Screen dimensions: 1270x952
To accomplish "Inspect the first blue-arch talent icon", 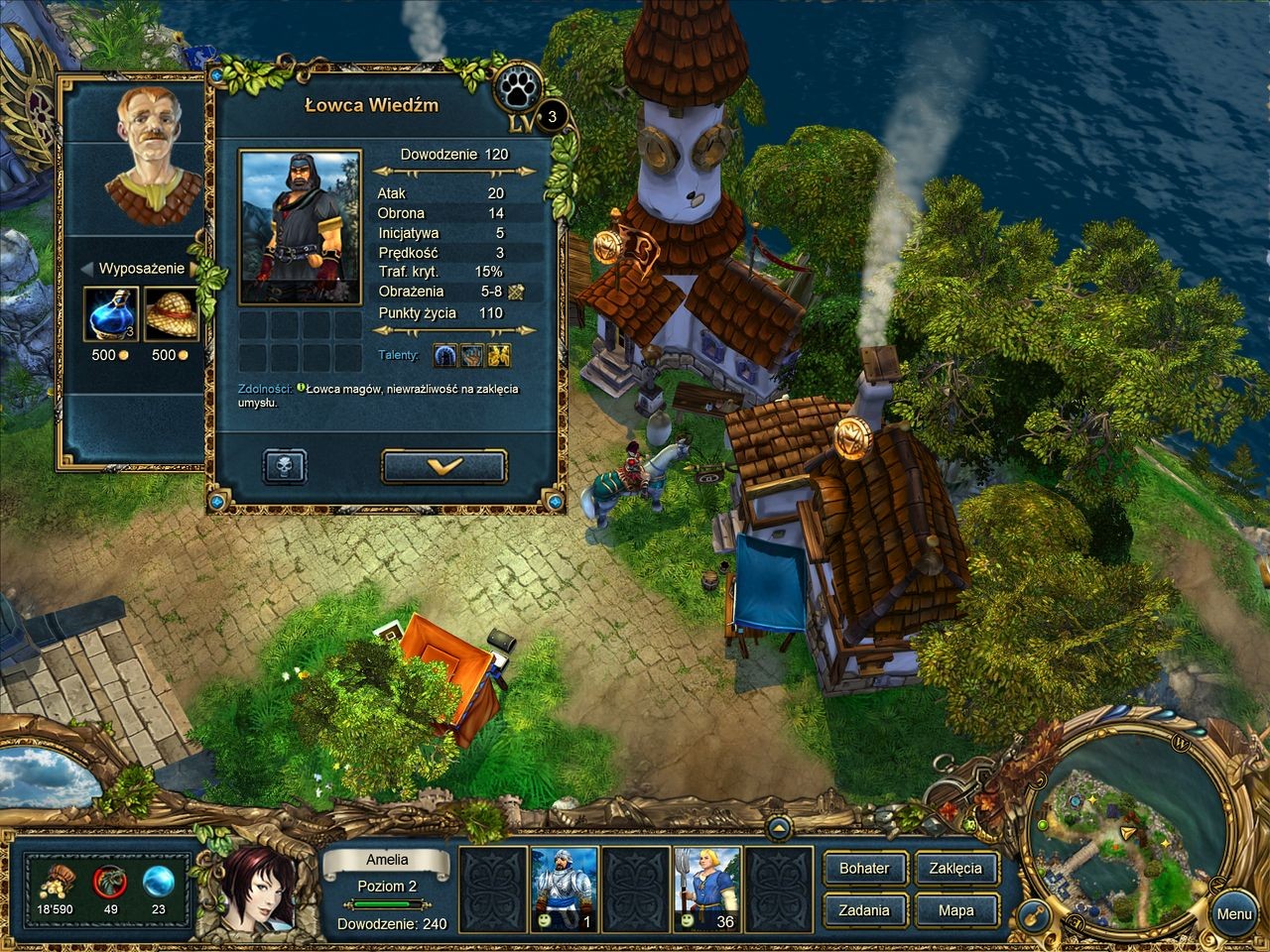I will [x=445, y=354].
